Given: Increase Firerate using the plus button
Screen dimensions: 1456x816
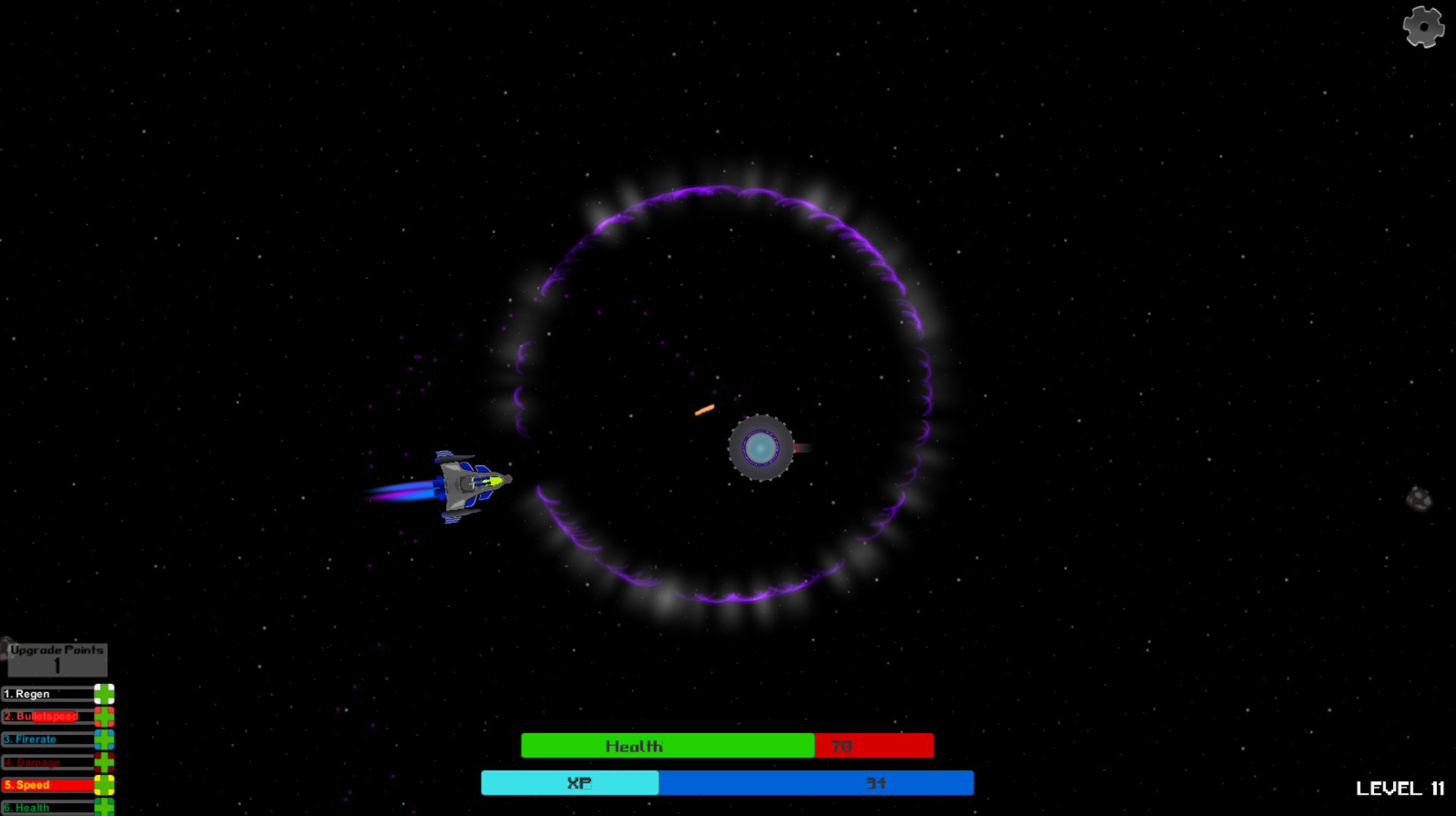Looking at the screenshot, I should click(x=104, y=739).
